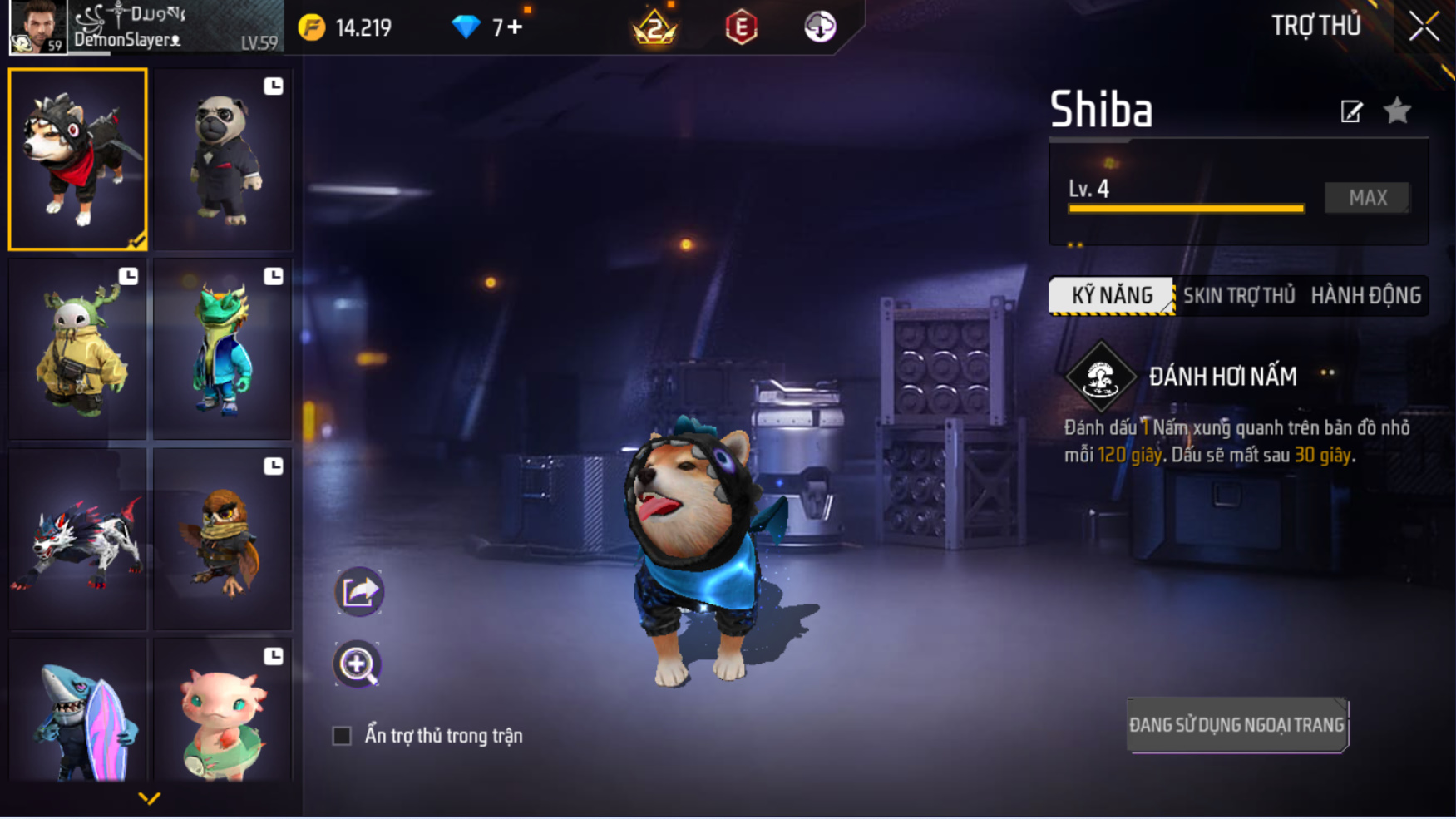Add diamonds using the plus button
Viewport: 1456px width, 819px height.
point(516,27)
